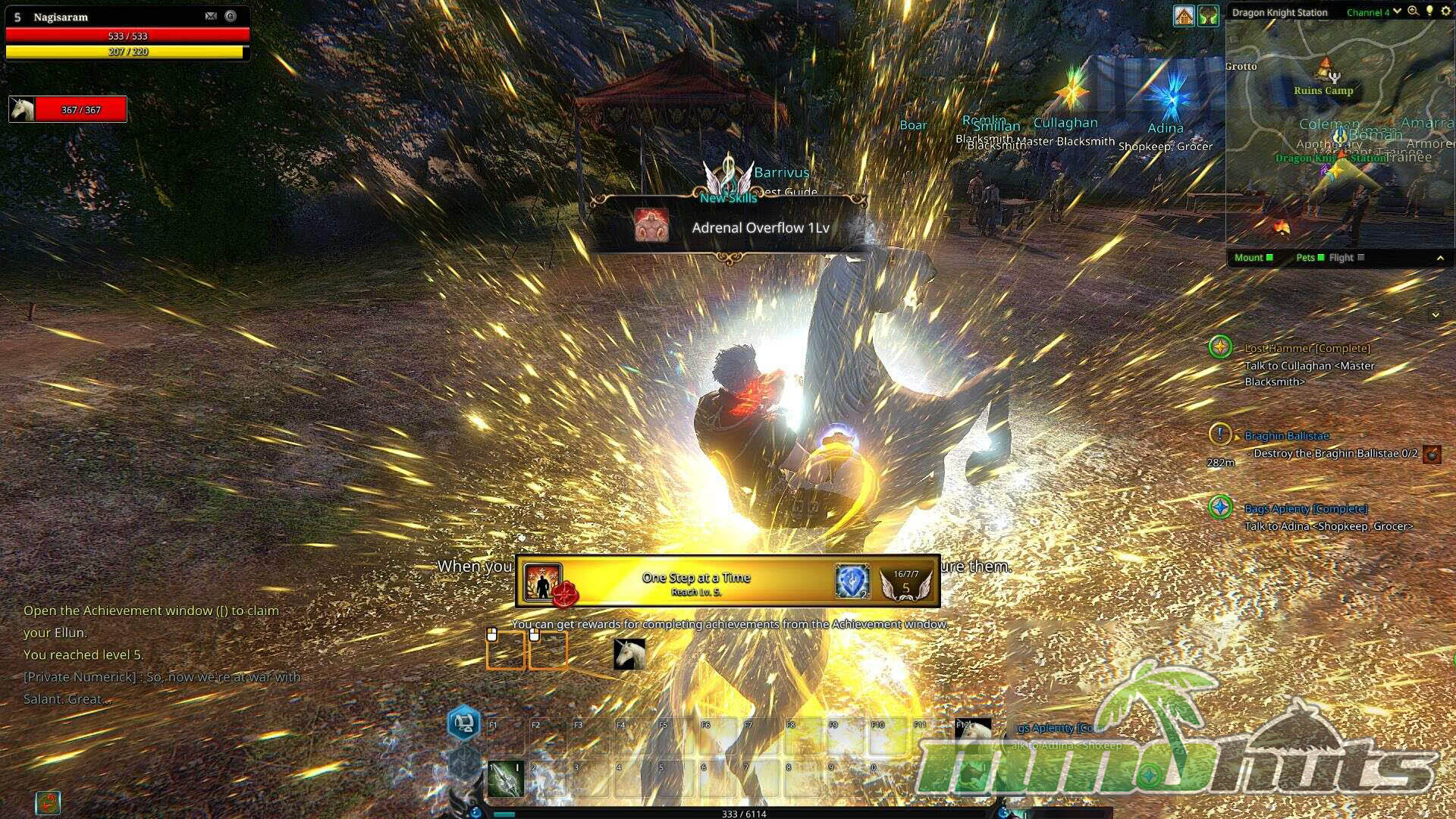
Task: Open the mail envelope icon
Action: click(211, 16)
